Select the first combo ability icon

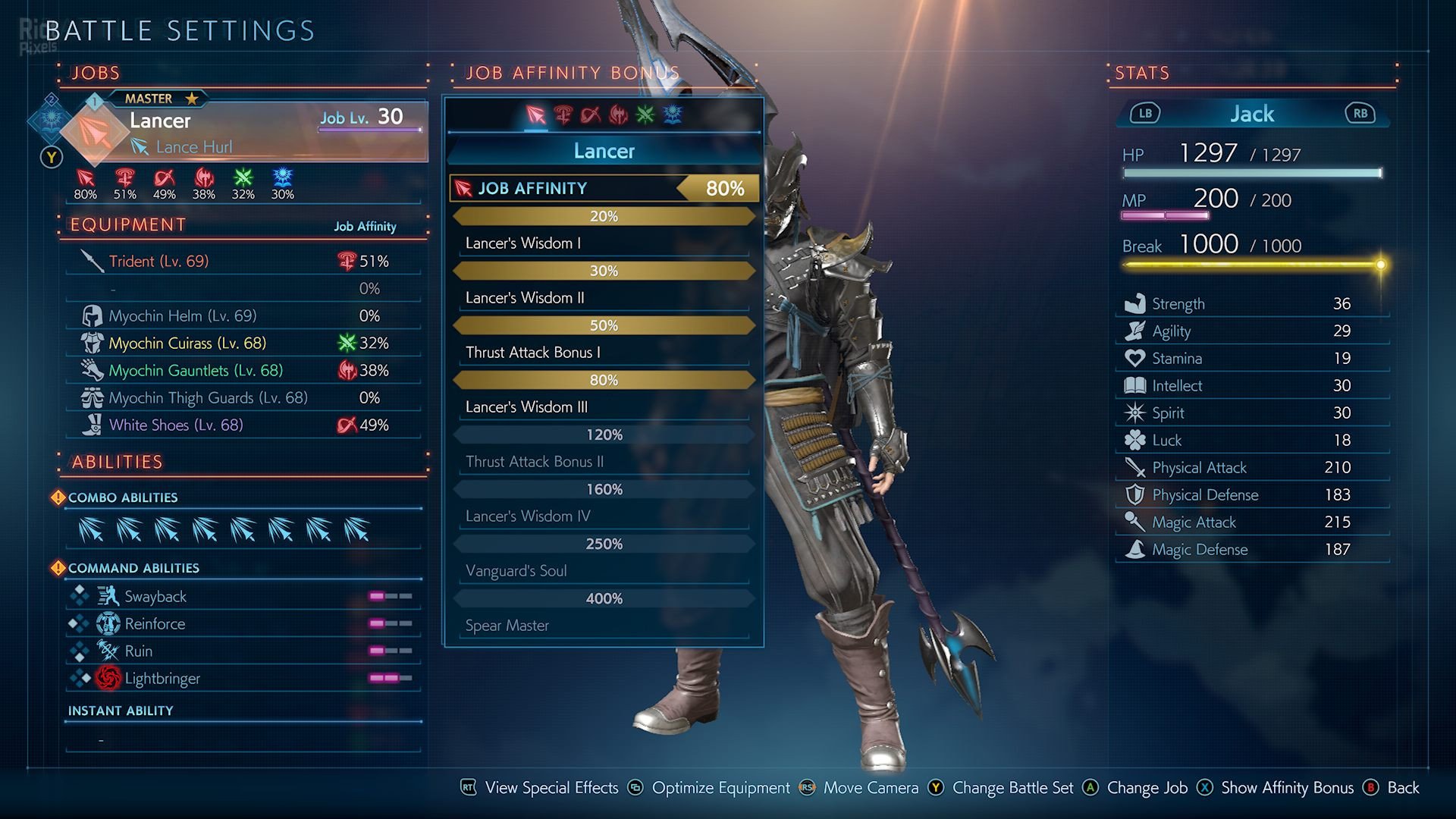[91, 530]
